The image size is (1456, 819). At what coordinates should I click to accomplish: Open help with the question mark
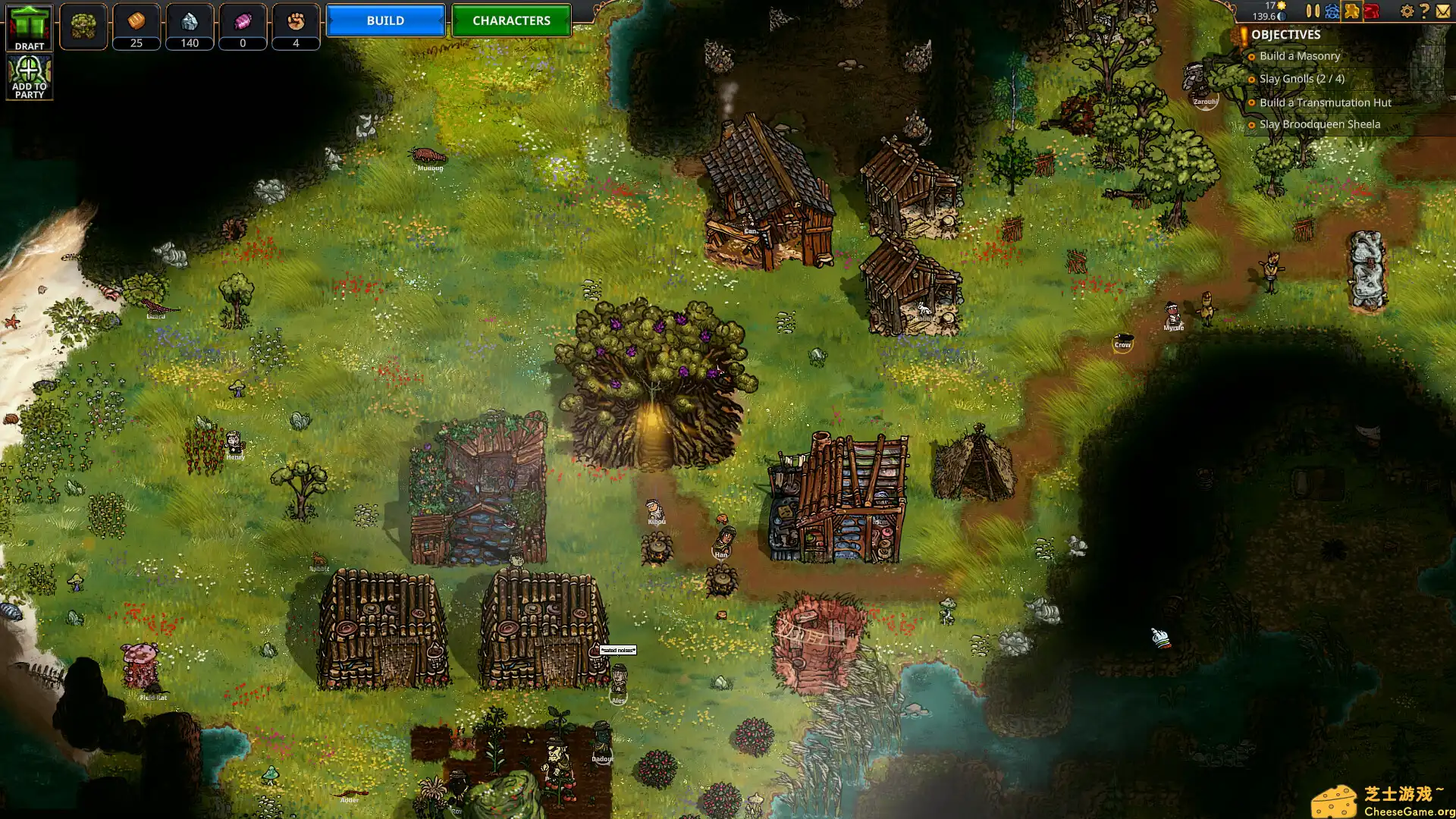[x=1424, y=11]
